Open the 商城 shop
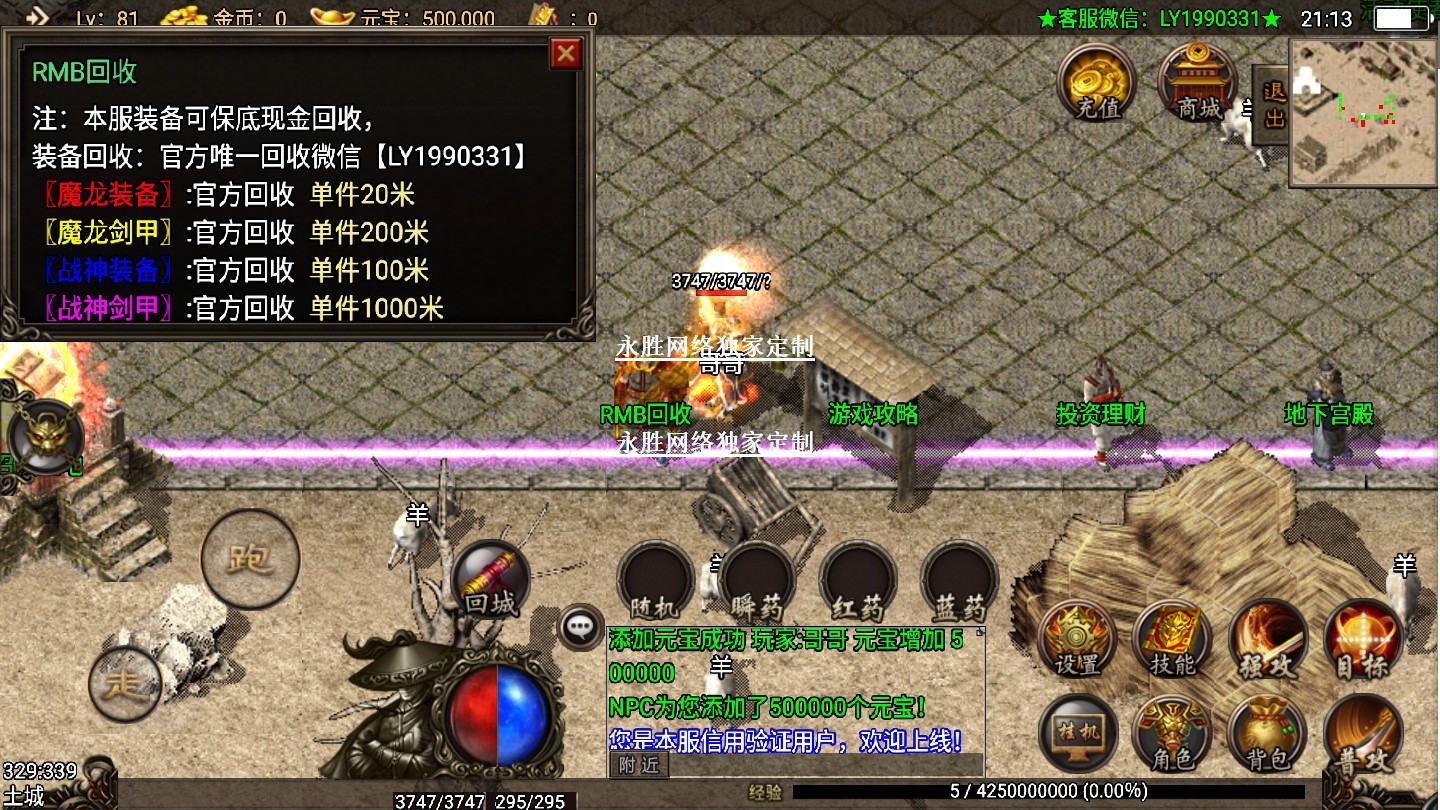This screenshot has width=1440, height=810. click(x=1197, y=82)
